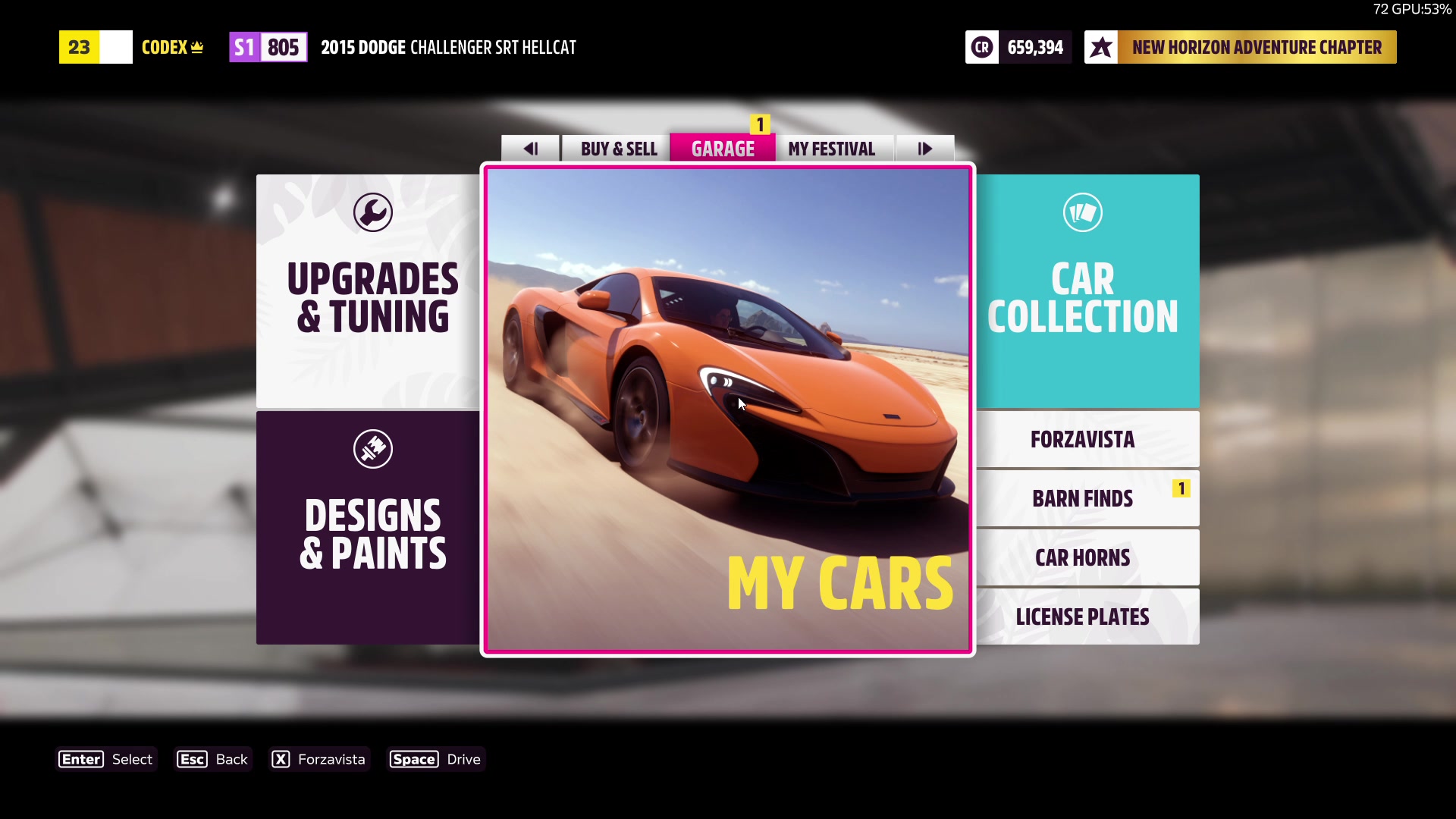Open the New Horizon Adventure Chapter banner
This screenshot has height=819, width=1456.
click(x=1241, y=47)
